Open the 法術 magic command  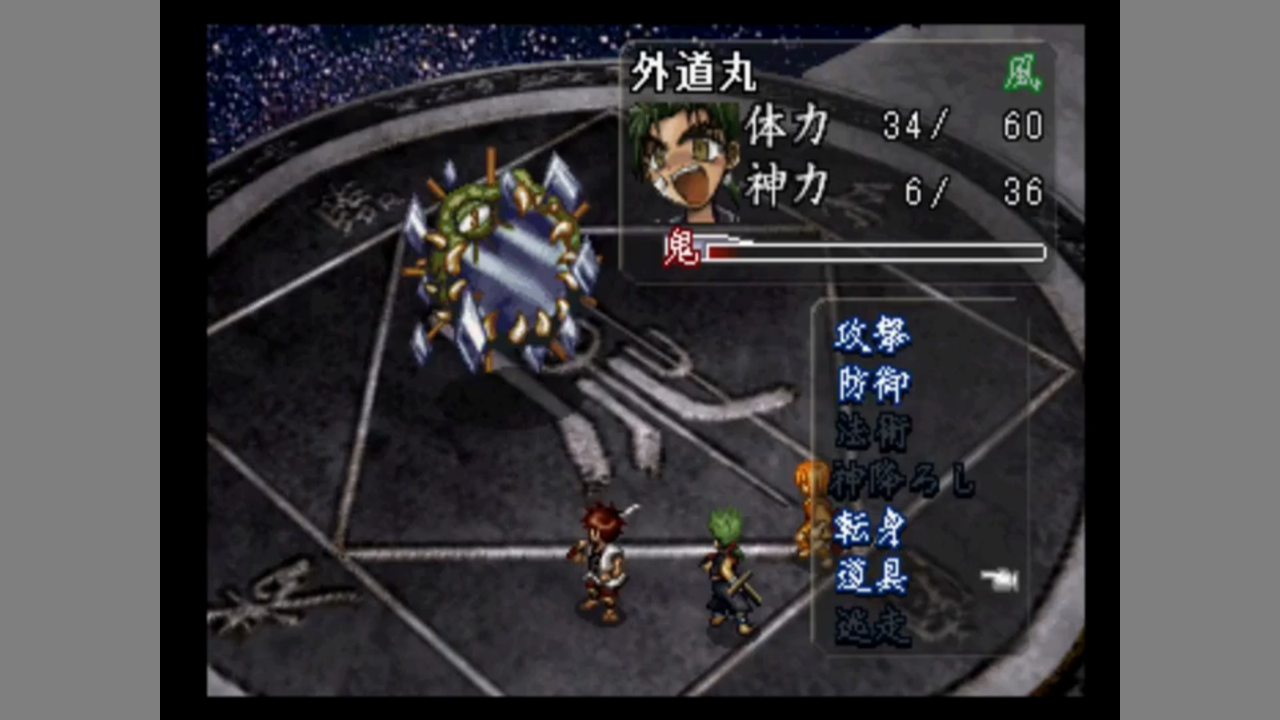(x=872, y=433)
